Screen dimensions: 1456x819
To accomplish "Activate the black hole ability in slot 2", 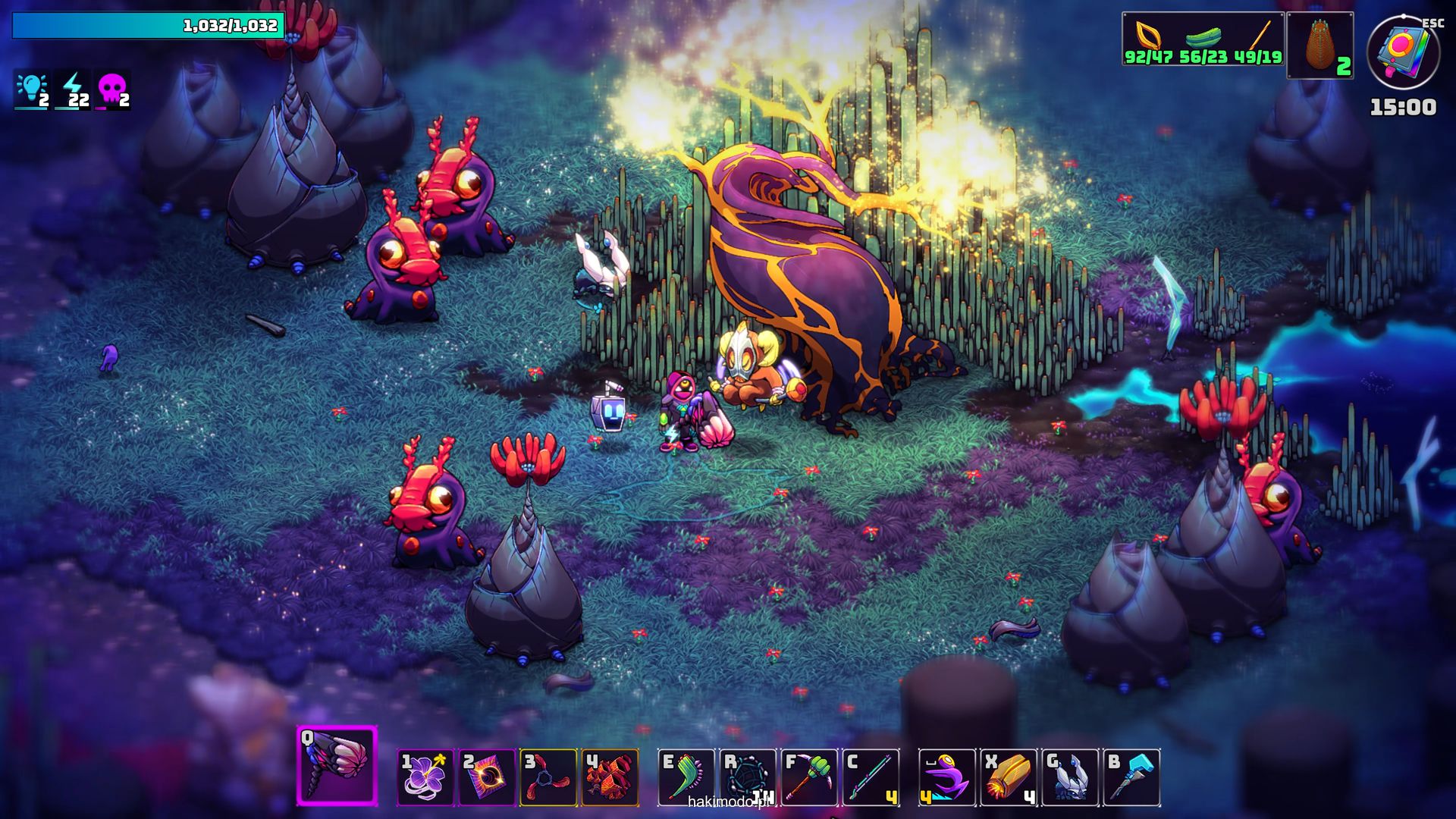I will 487,777.
